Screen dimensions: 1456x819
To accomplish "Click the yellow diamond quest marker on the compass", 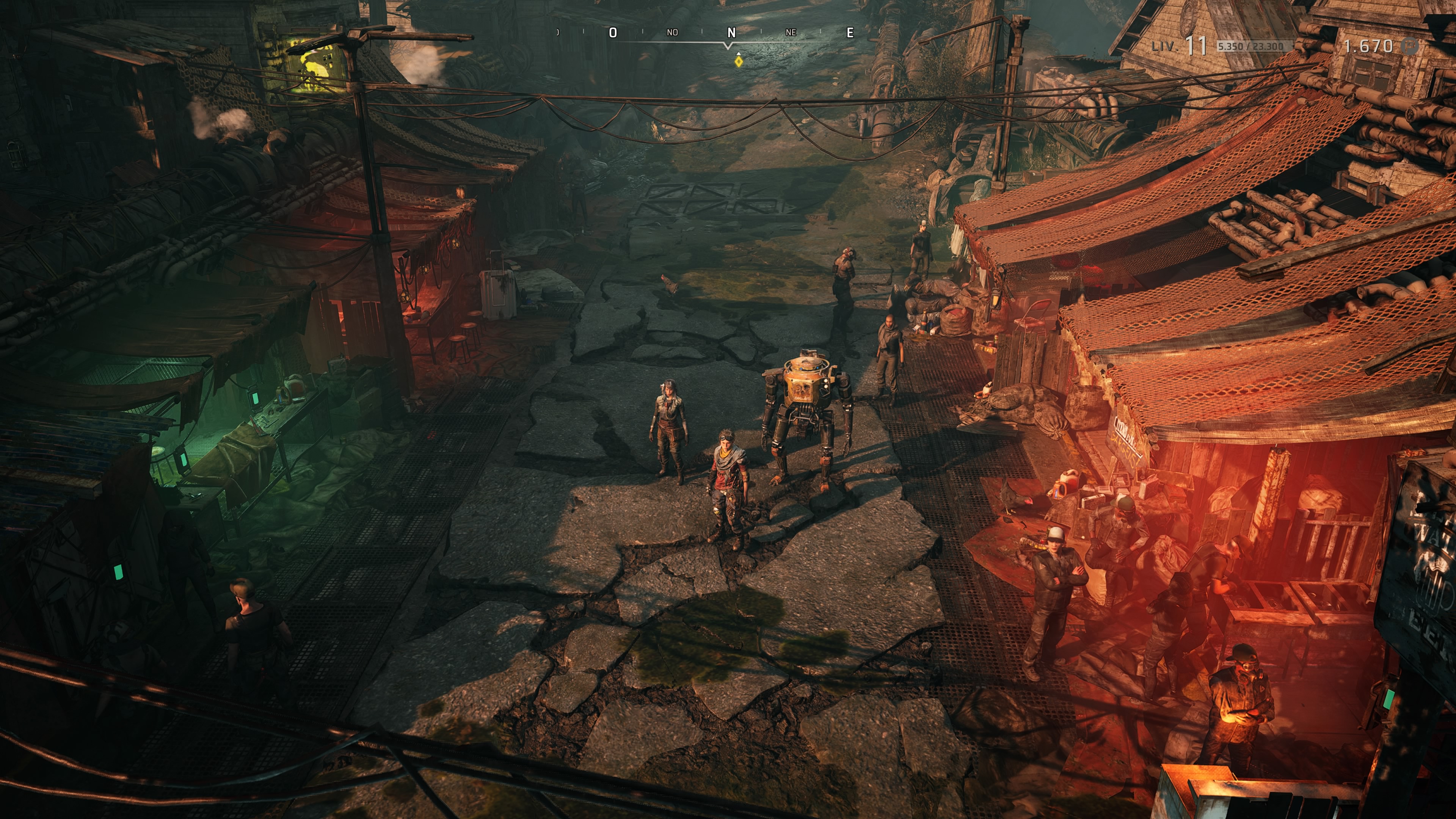I will click(738, 61).
